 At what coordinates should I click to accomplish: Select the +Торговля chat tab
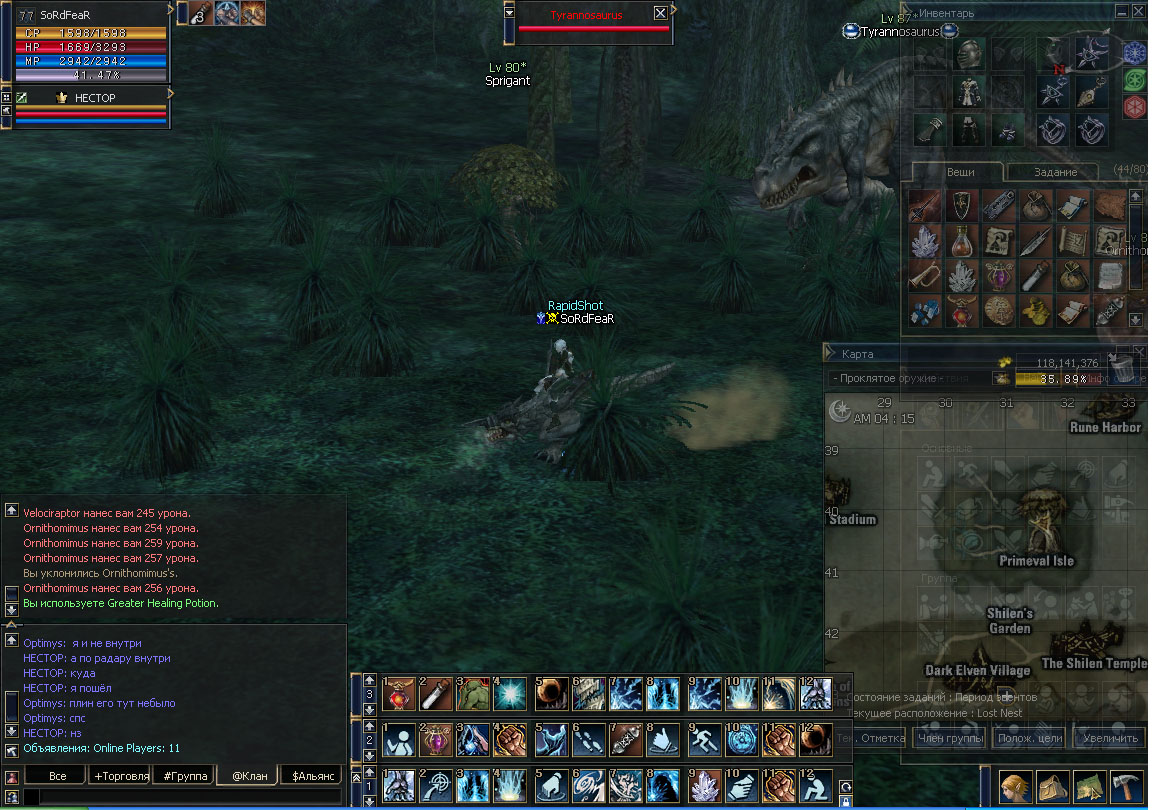[120, 775]
